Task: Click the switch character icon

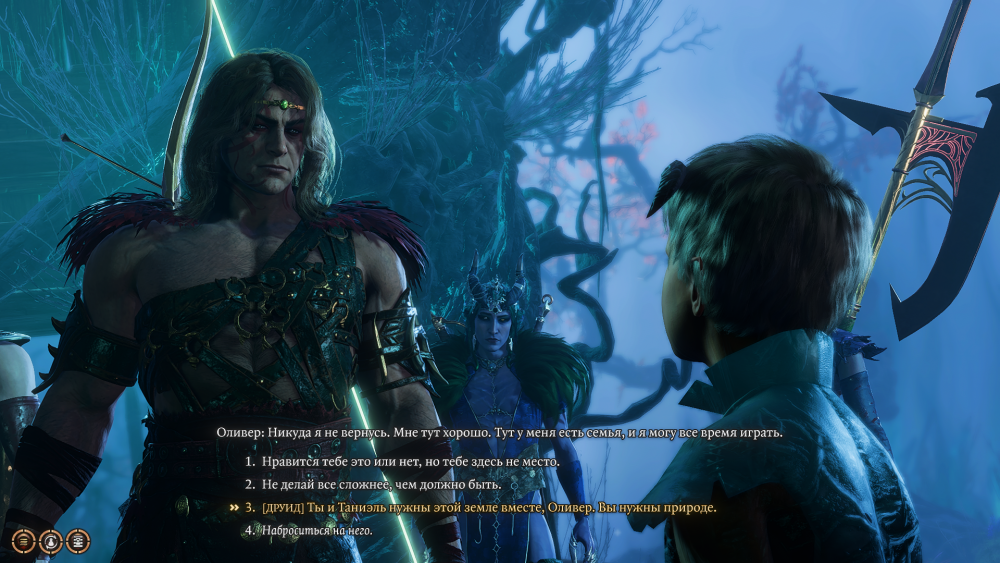Action: [50, 541]
